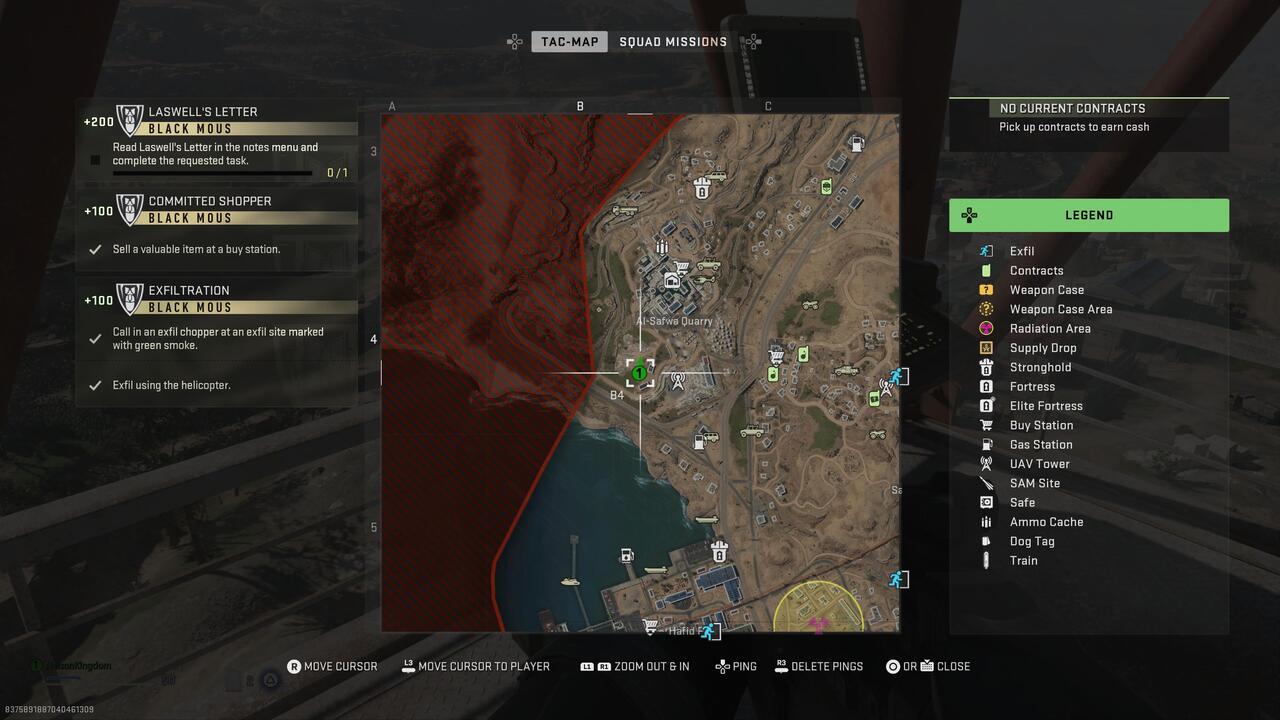The image size is (1280, 720).
Task: Switch to the Squad Missions tab
Action: click(x=672, y=41)
